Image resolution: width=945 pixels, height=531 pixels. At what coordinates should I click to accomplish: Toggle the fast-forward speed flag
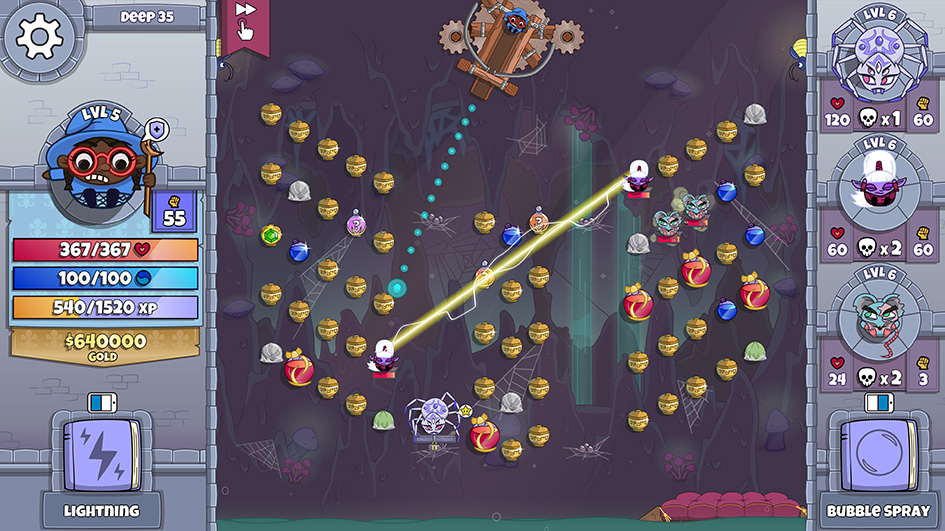tap(244, 20)
